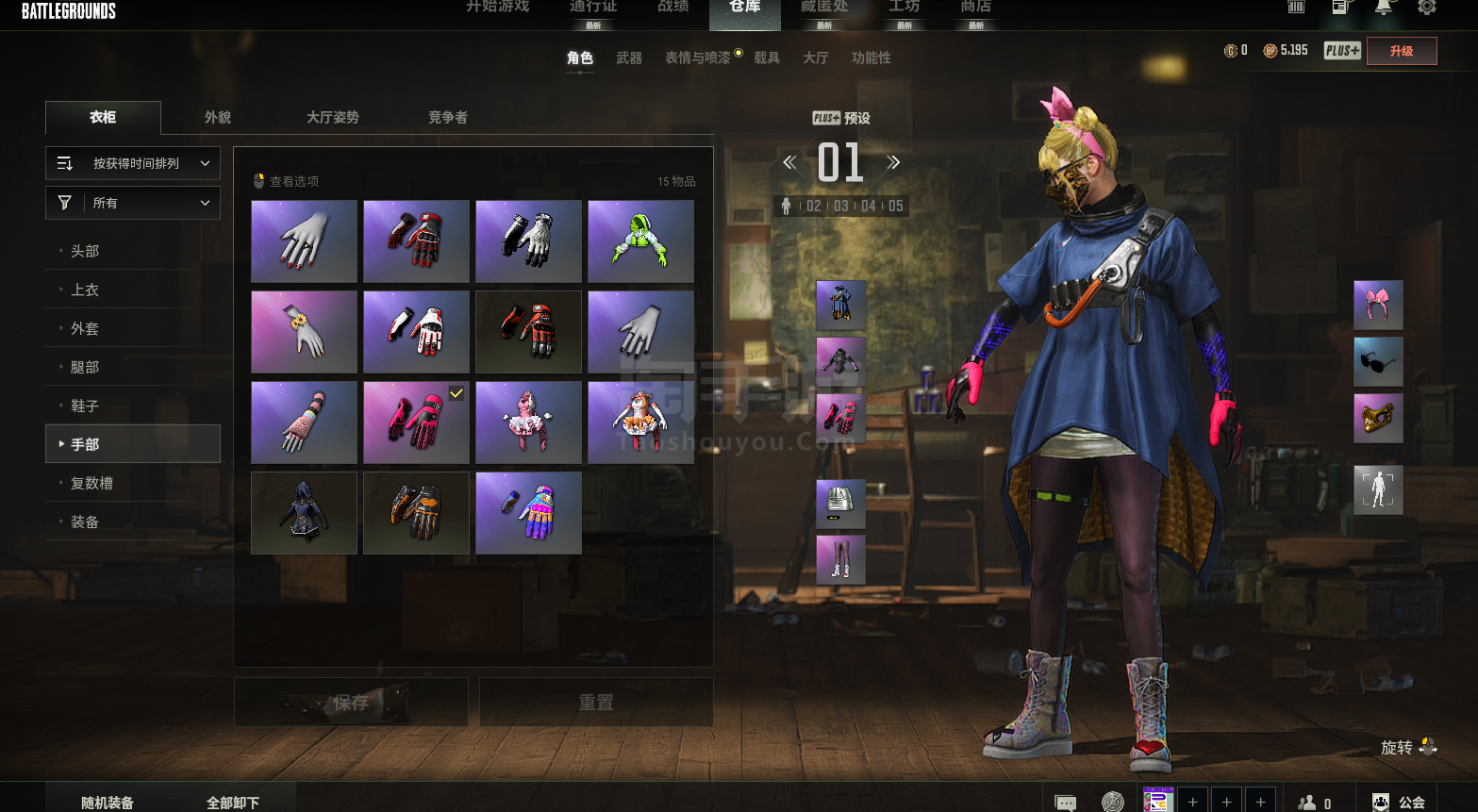
Task: Open the 按获得时间排列 sort dropdown
Action: (x=133, y=163)
